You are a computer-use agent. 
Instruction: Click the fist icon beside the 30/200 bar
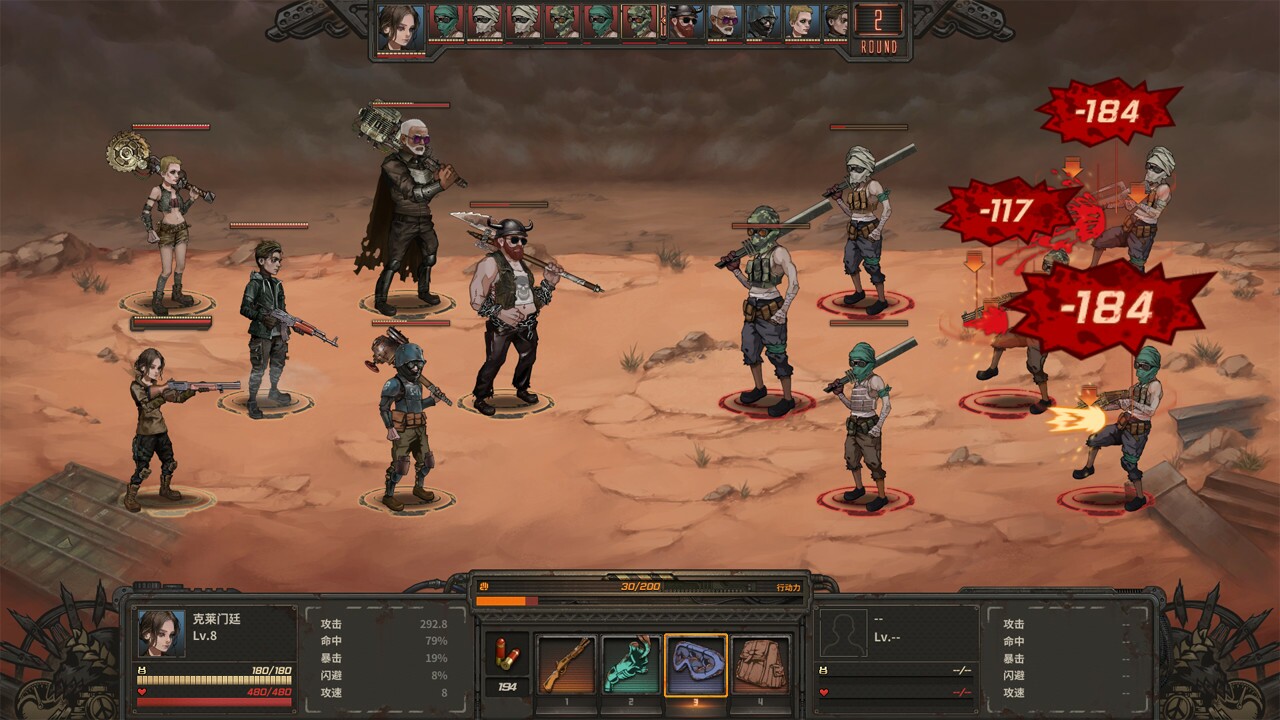click(483, 586)
